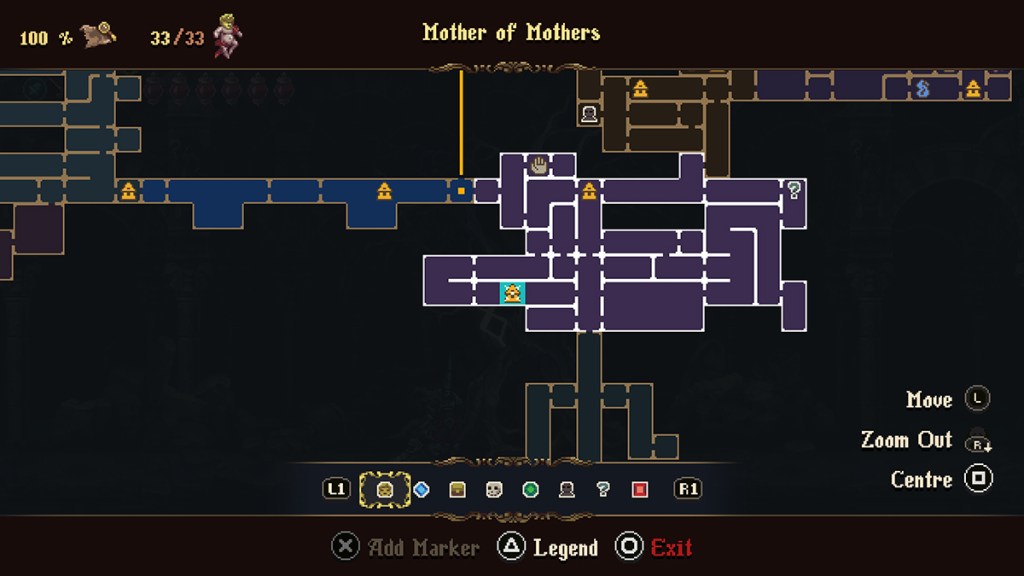This screenshot has height=576, width=1024.
Task: Click the hooded figure marker on the map
Action: tap(589, 114)
